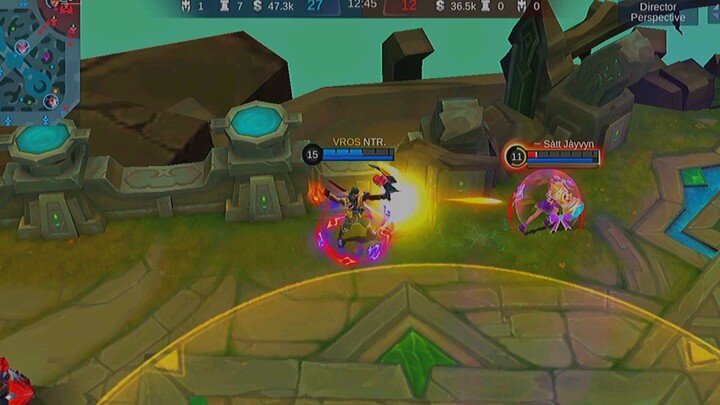Click the battlefield minimap
Image resolution: width=720 pixels, height=405 pixels.
[38, 55]
